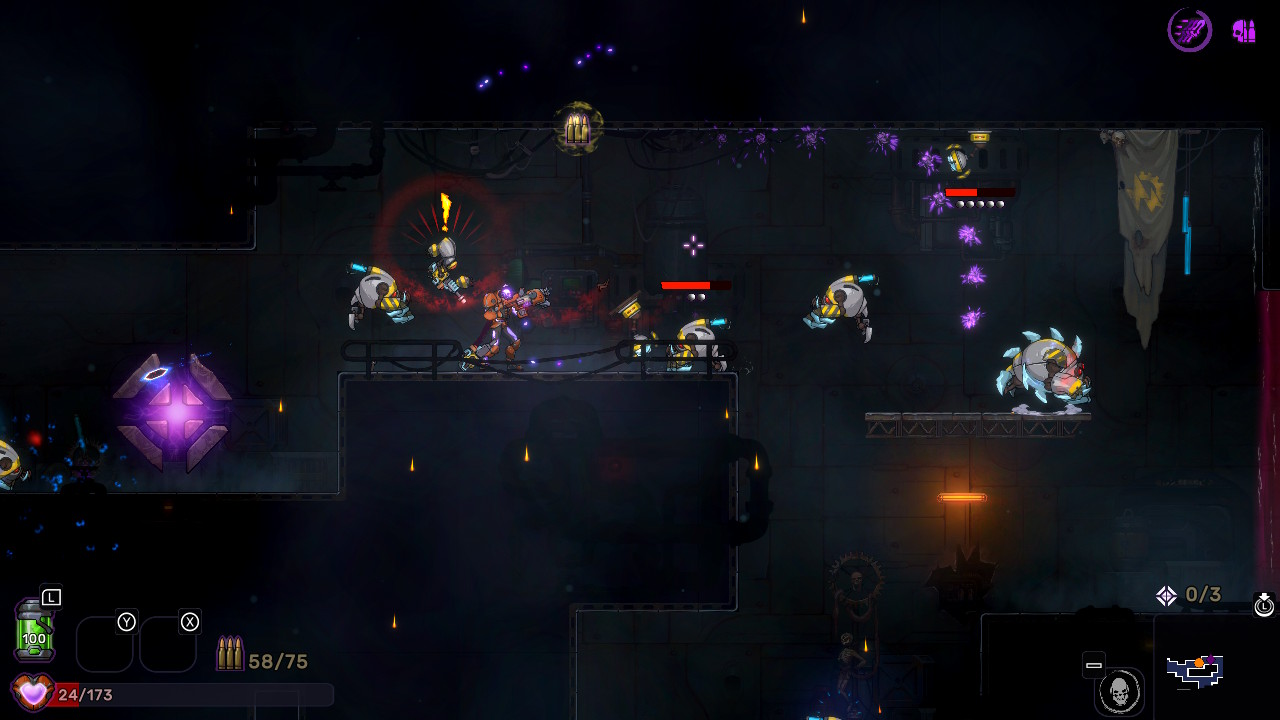The width and height of the screenshot is (1280, 720).
Task: Use the green healing canister
Action: pos(34,631)
